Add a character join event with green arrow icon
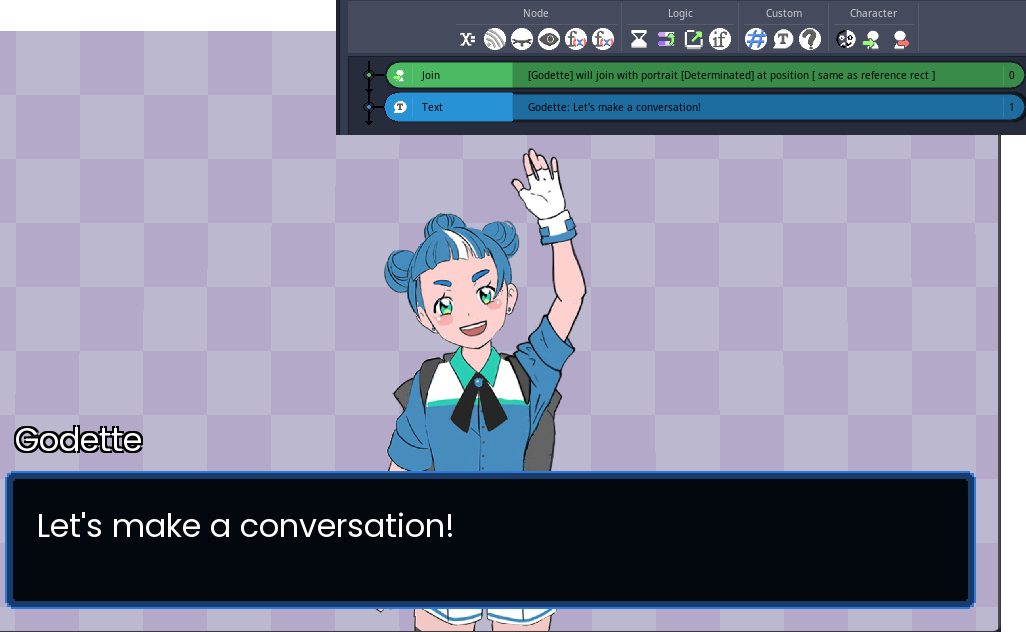Screen dimensions: 1026x632 872,39
